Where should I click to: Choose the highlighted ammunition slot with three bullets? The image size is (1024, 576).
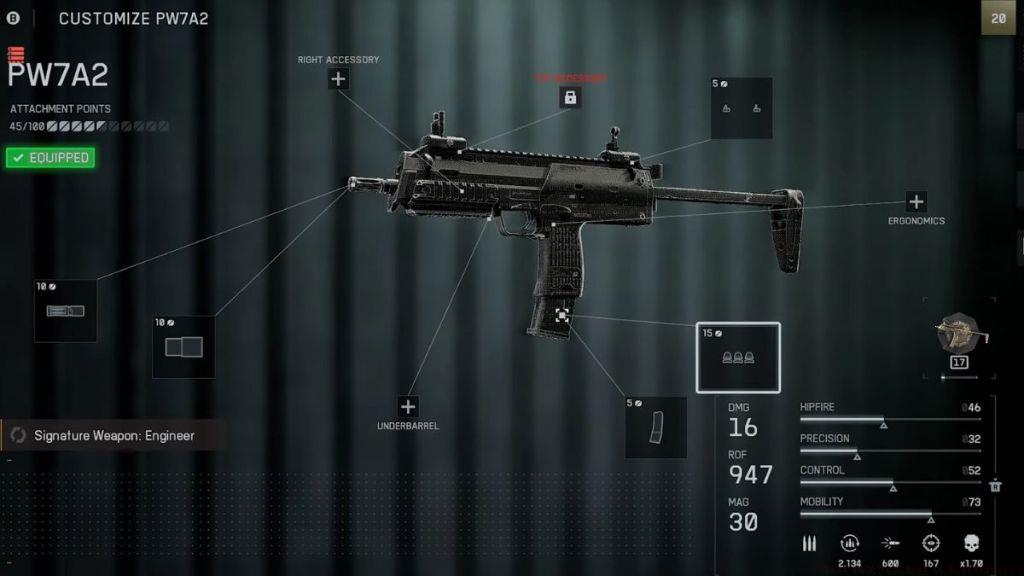pos(738,357)
